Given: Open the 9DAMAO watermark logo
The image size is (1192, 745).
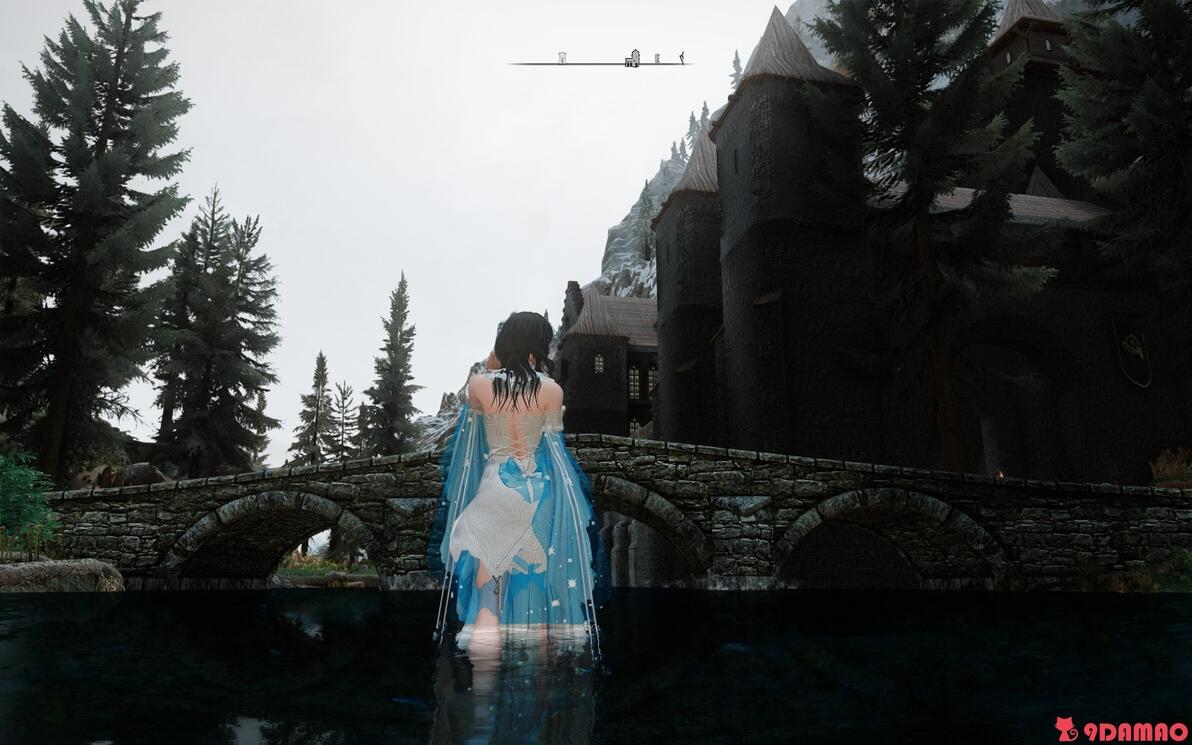Looking at the screenshot, I should point(1121,730).
